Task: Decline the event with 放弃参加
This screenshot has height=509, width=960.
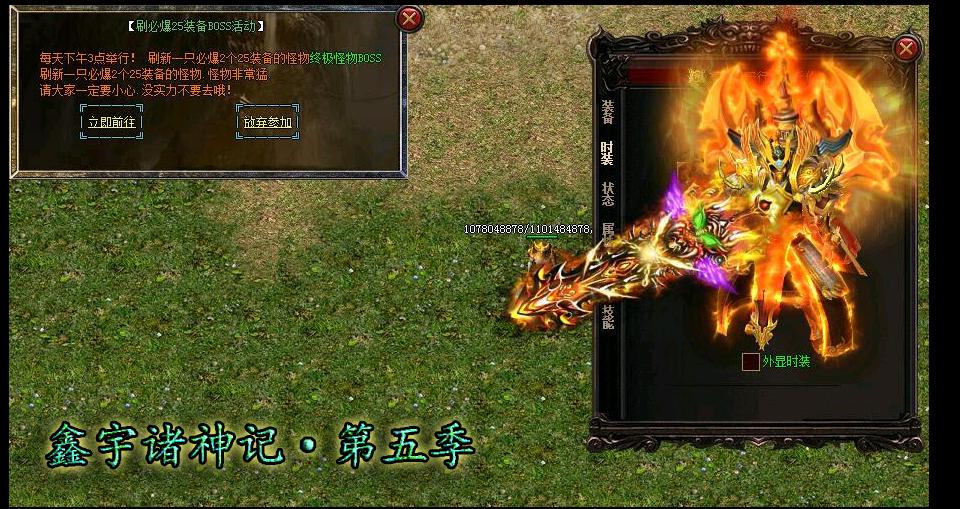Action: tap(267, 122)
